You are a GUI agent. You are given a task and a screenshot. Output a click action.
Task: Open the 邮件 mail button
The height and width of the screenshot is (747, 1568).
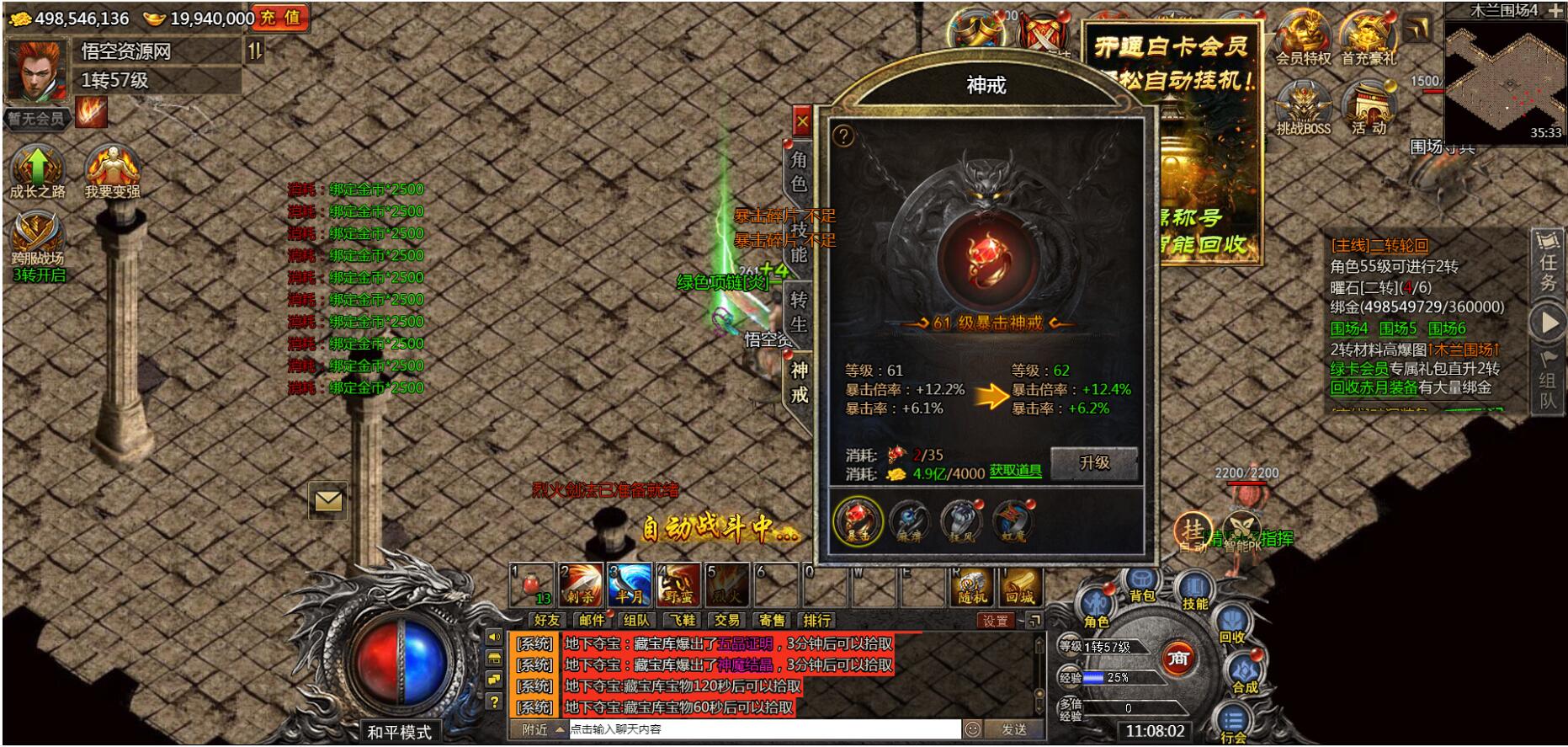[592, 621]
